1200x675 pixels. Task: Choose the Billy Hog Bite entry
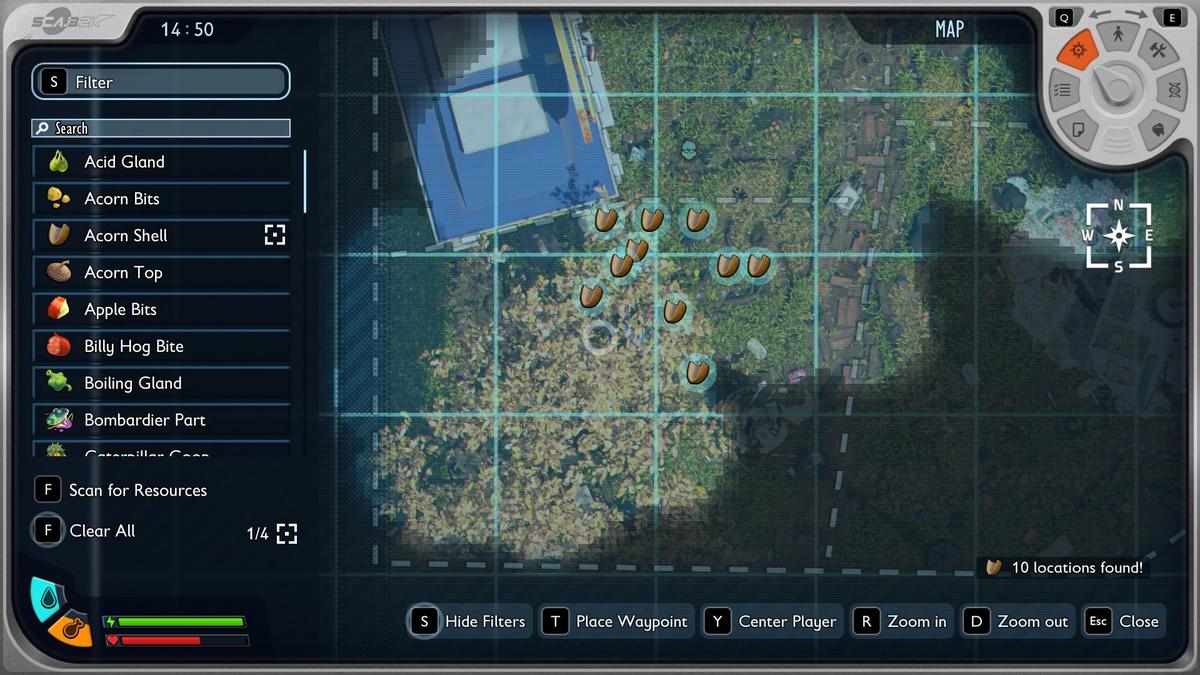pyautogui.click(x=161, y=347)
